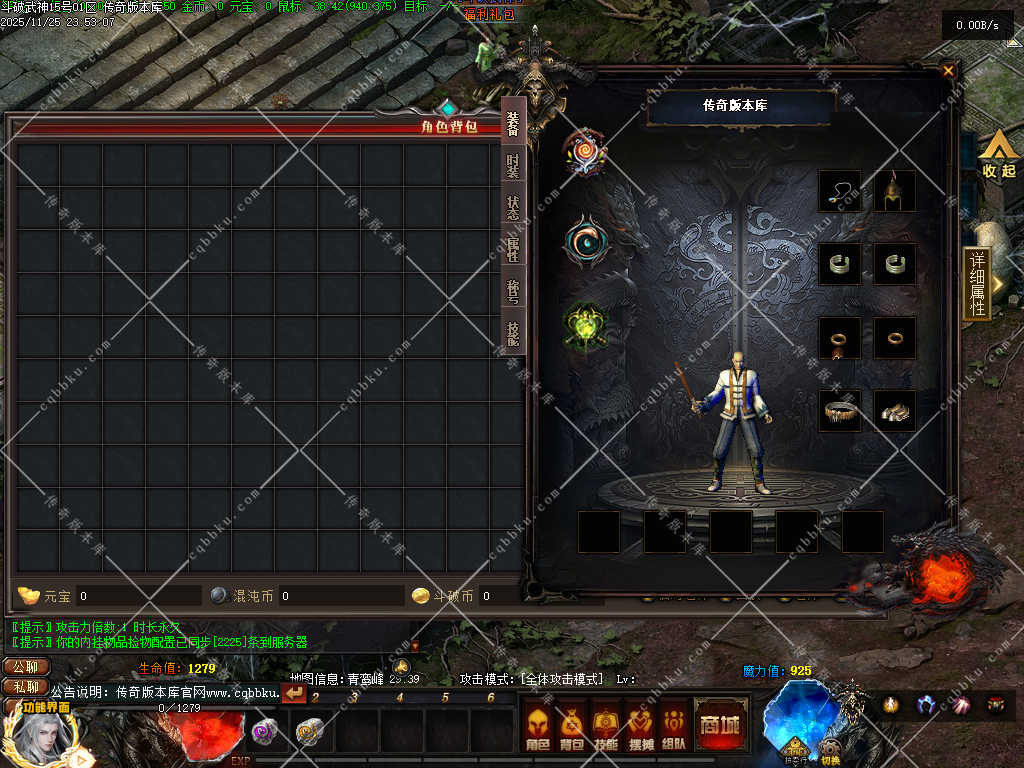Open the 商城 shop button

719,724
